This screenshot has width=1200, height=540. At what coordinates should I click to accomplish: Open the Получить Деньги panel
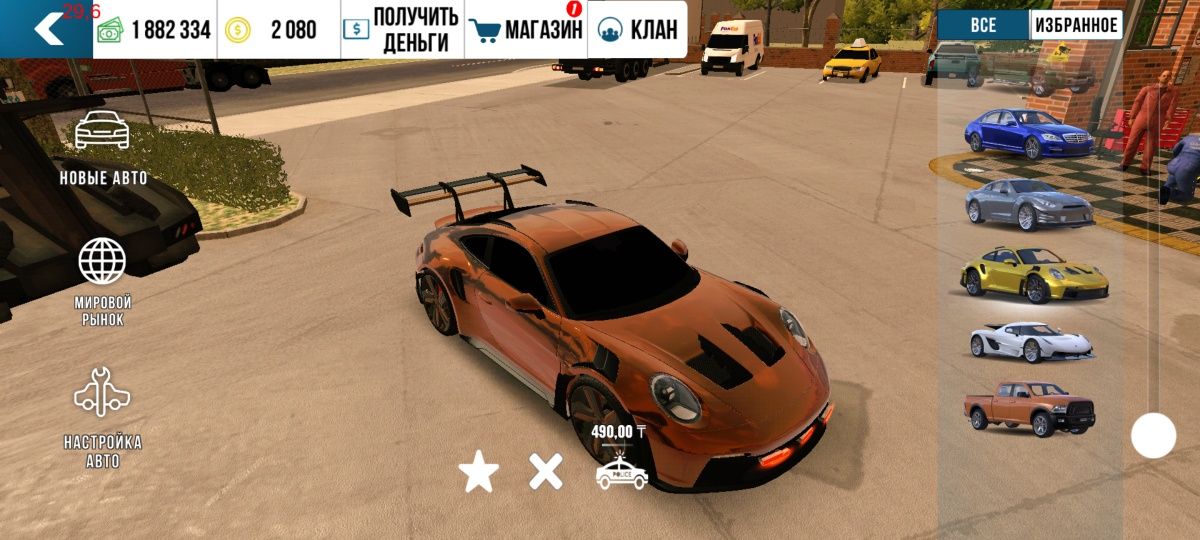click(401, 30)
